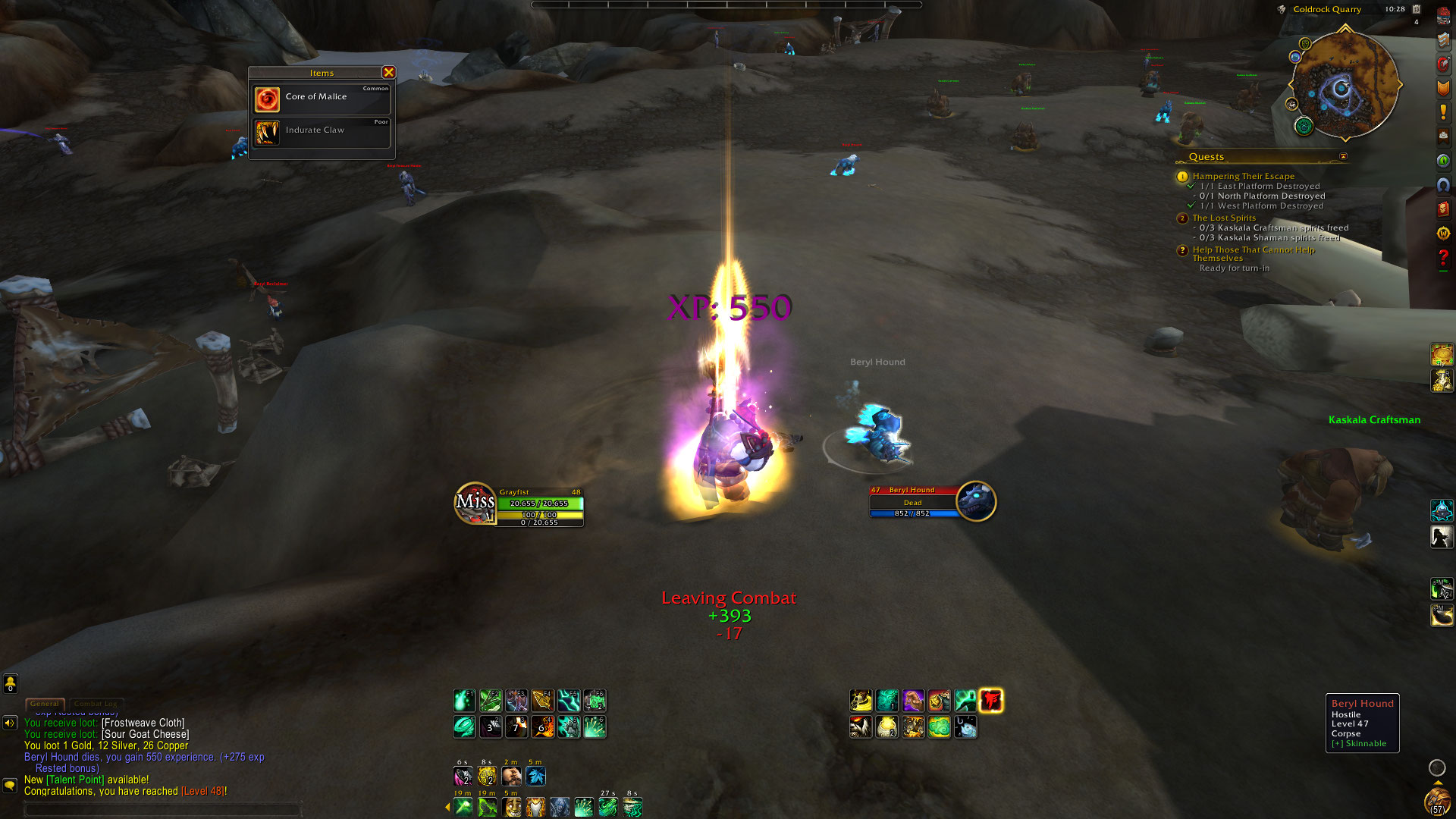This screenshot has height=819, width=1456.
Task: Open The Lost Spirits quest entry
Action: click(1223, 218)
